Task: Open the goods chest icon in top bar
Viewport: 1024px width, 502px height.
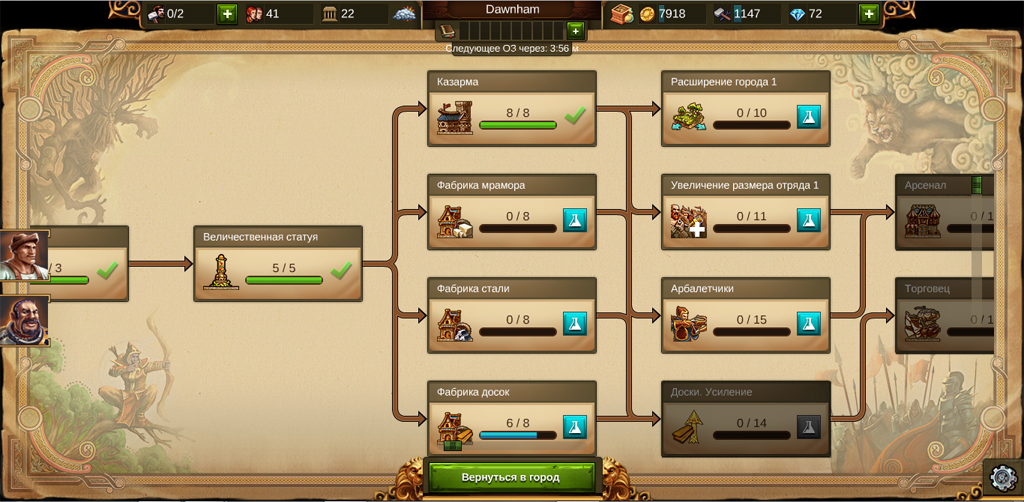Action: click(x=621, y=14)
